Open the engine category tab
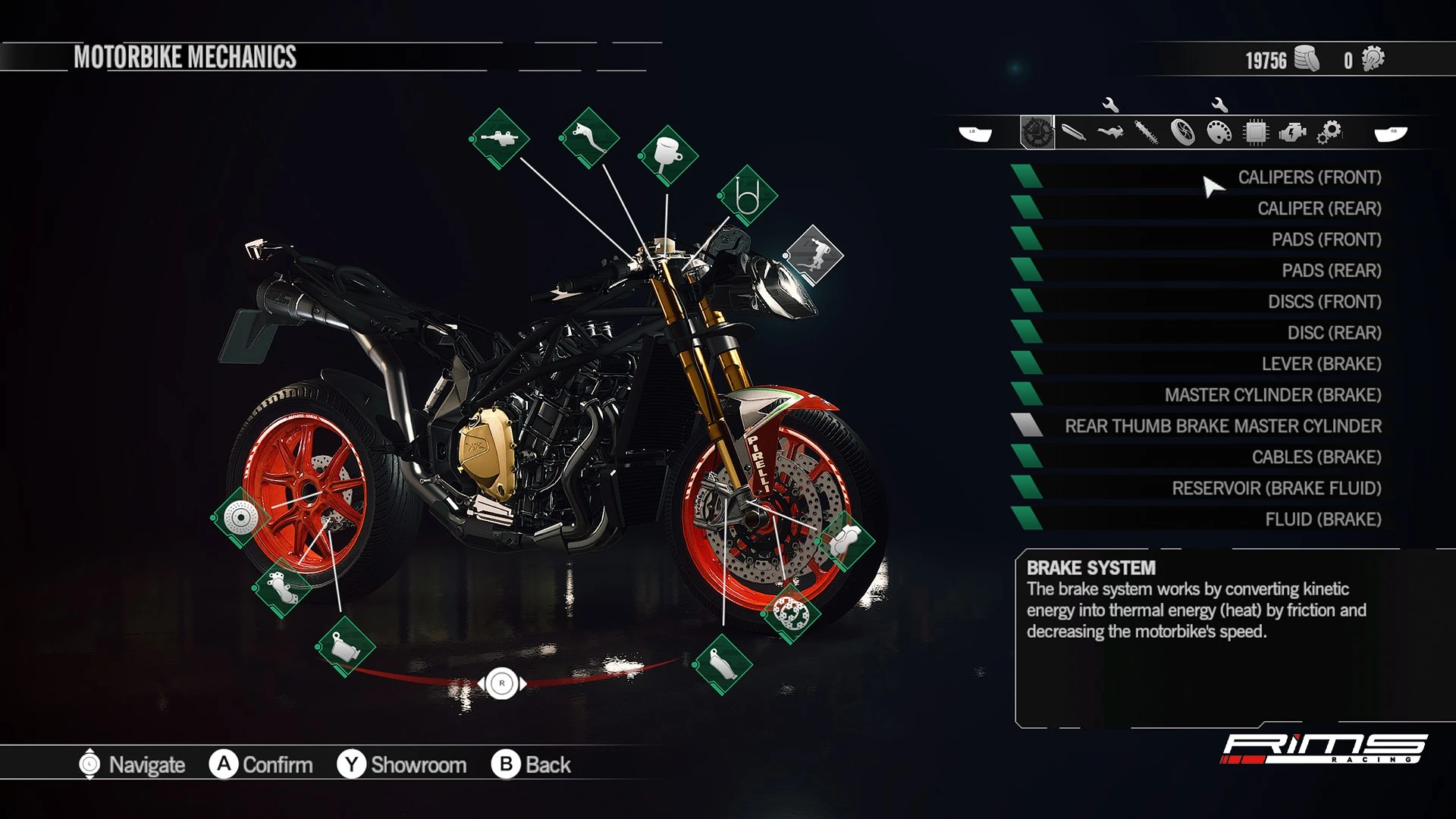The image size is (1456, 819). [x=1292, y=133]
